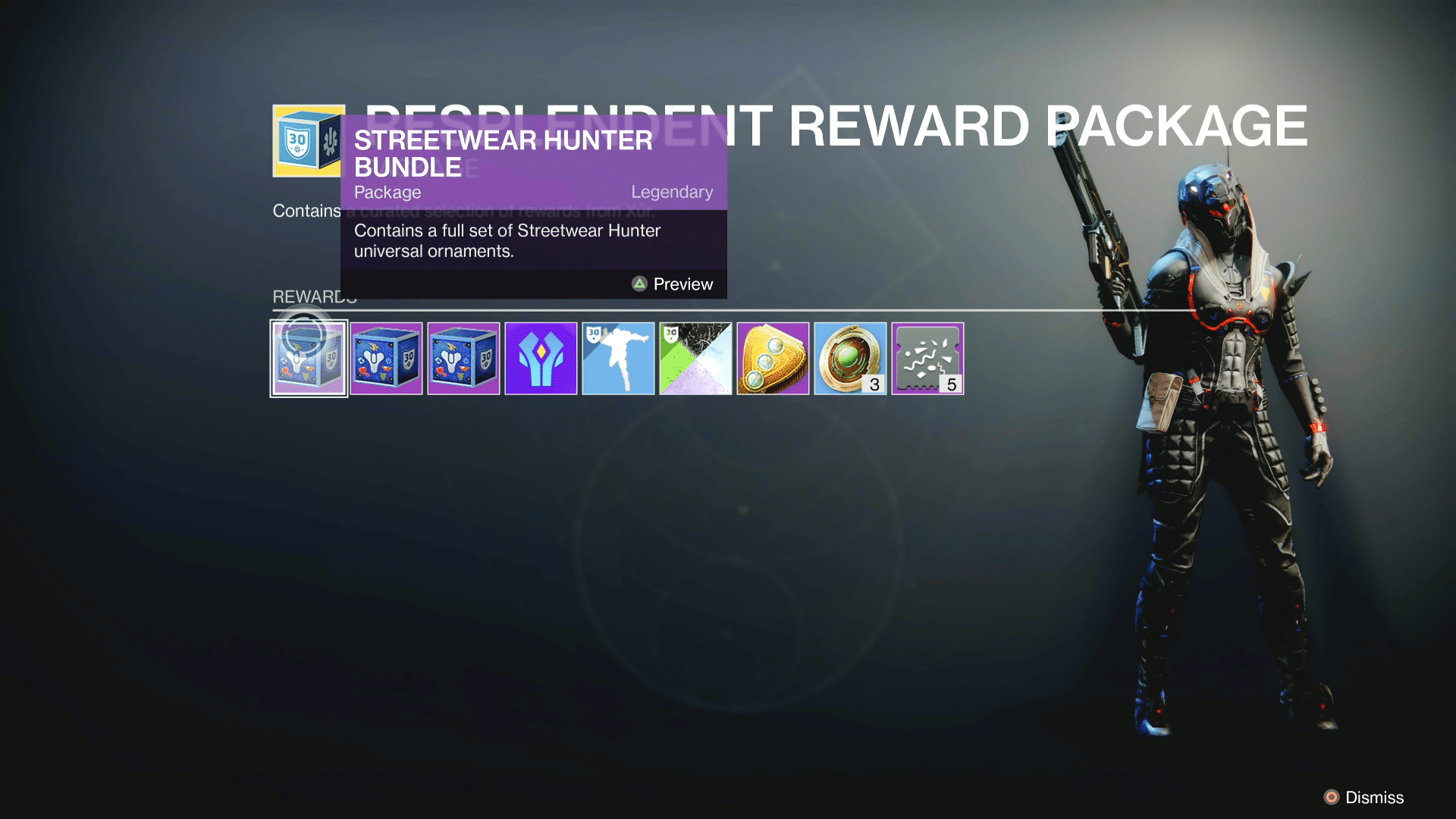The image size is (1456, 819).
Task: Click the second blue bundle box reward
Action: pos(386,357)
